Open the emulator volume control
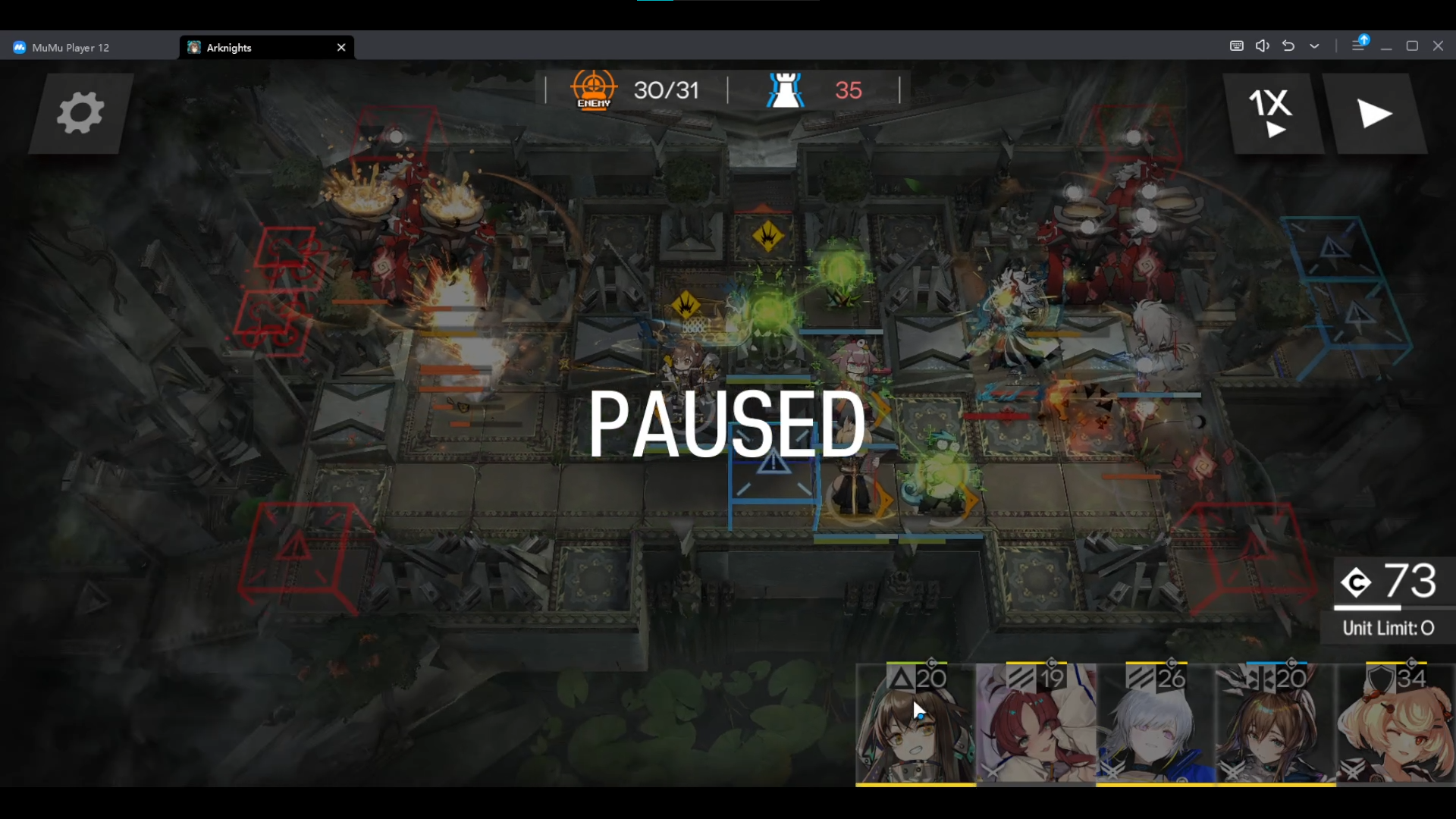Screen dimensions: 1456x819 click(x=1262, y=46)
